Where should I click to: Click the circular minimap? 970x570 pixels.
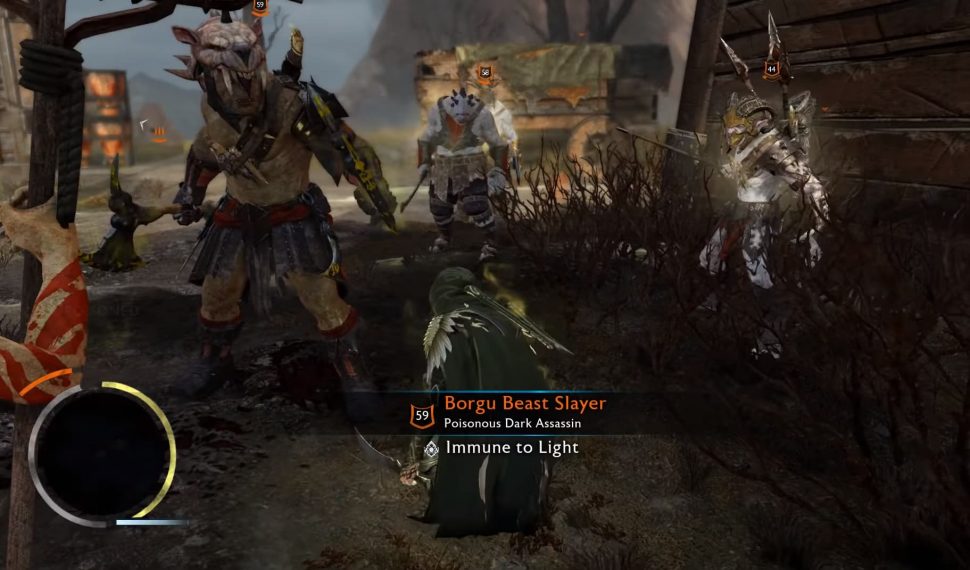pyautogui.click(x=101, y=452)
